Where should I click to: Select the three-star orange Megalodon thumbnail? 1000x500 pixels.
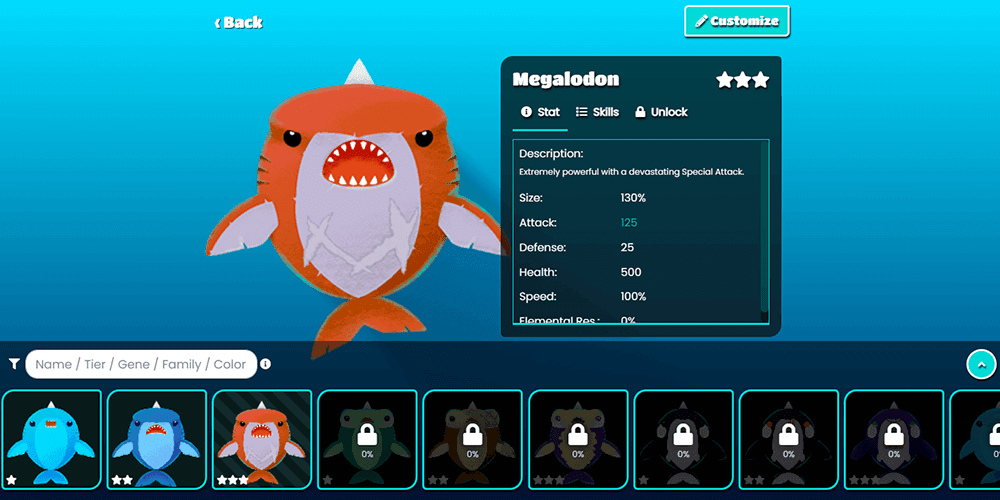pos(262,439)
